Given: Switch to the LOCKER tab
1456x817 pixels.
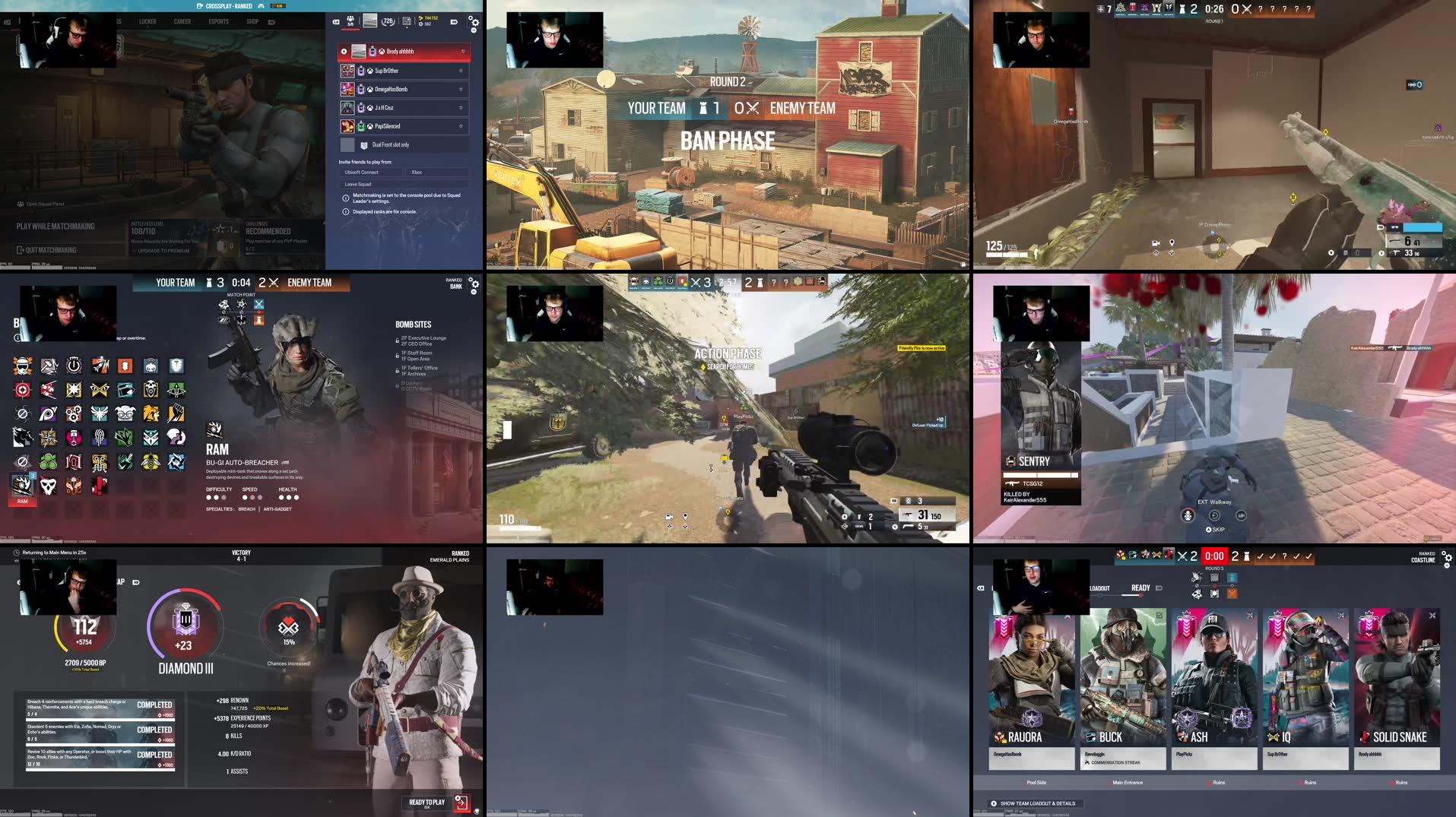Looking at the screenshot, I should [x=148, y=22].
